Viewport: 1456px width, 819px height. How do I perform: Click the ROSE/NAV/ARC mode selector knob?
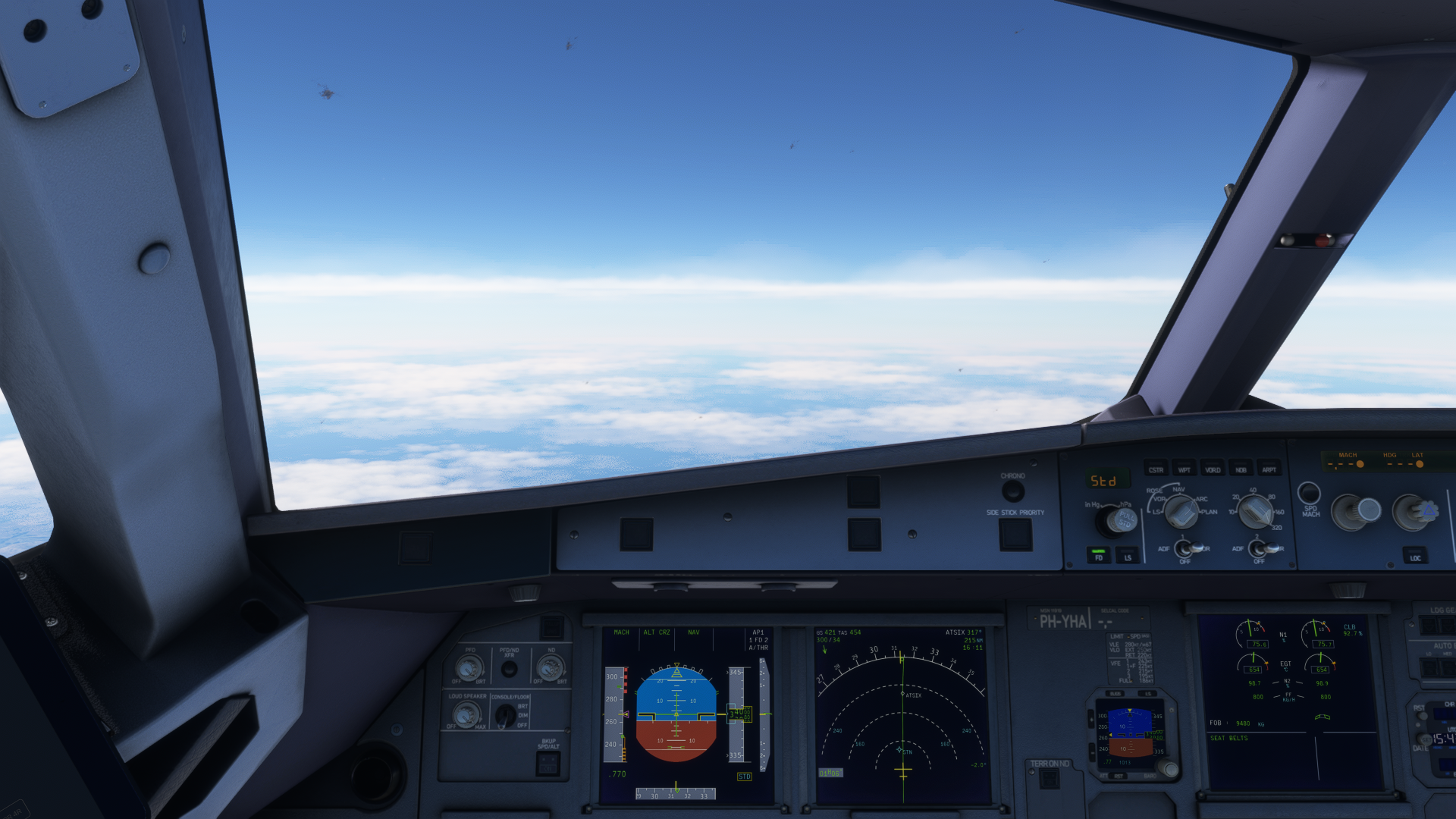(x=1180, y=512)
